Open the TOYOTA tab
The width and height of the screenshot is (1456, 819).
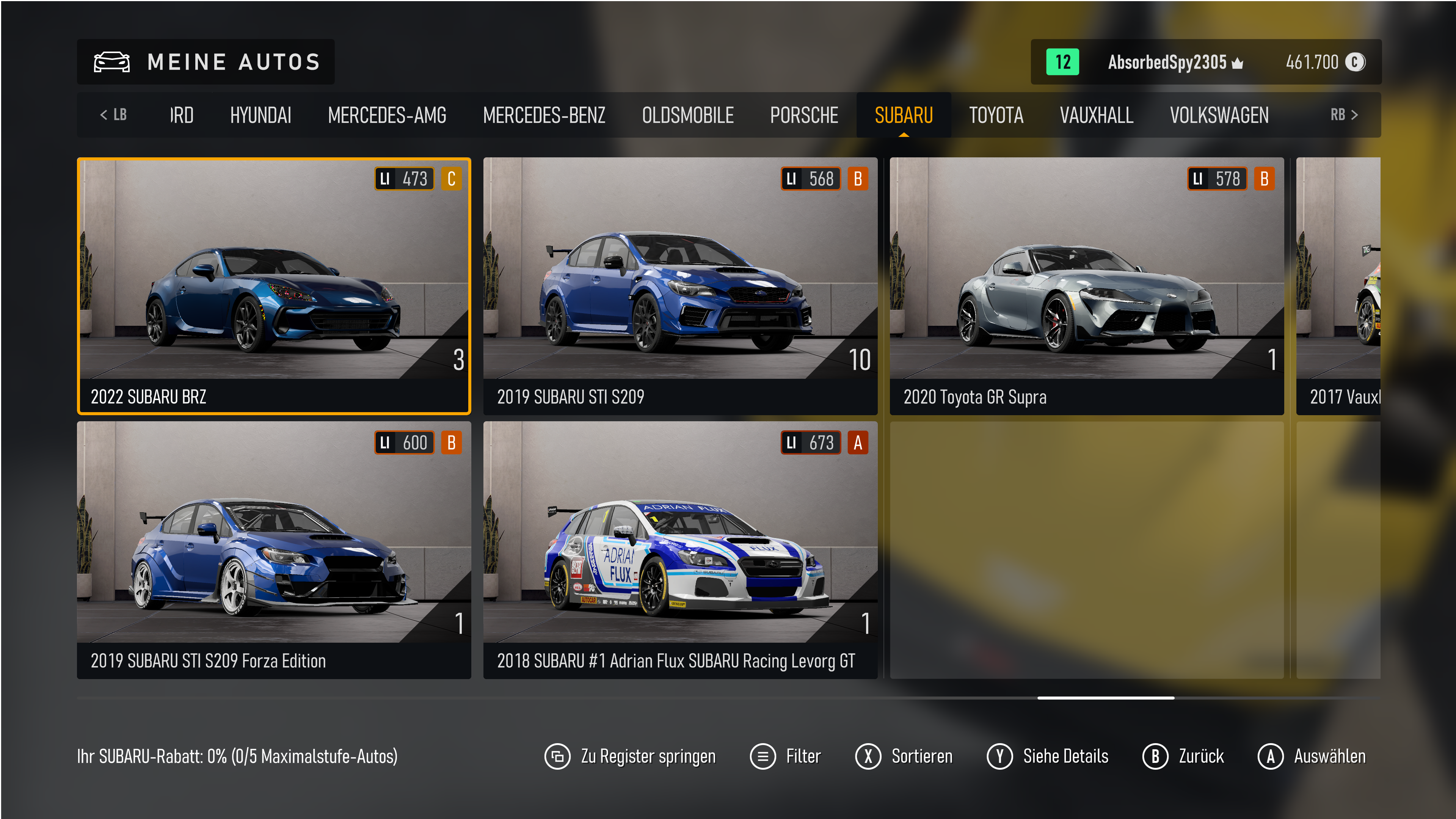pos(996,115)
